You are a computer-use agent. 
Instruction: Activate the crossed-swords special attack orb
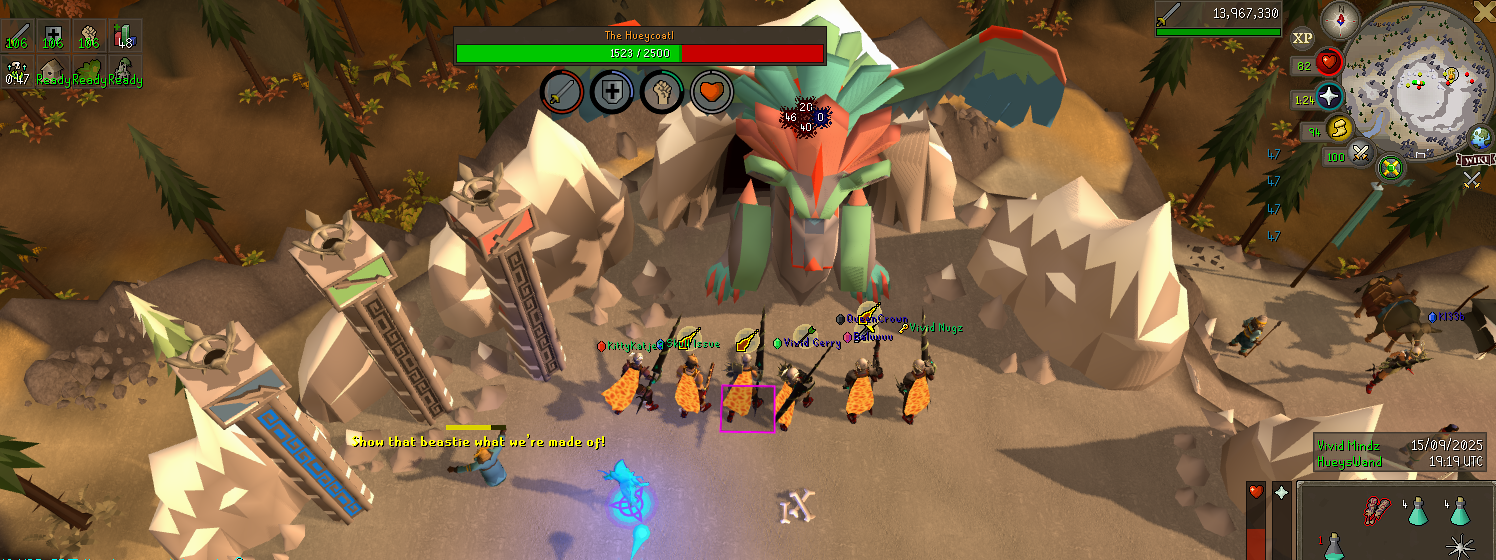coord(1360,153)
